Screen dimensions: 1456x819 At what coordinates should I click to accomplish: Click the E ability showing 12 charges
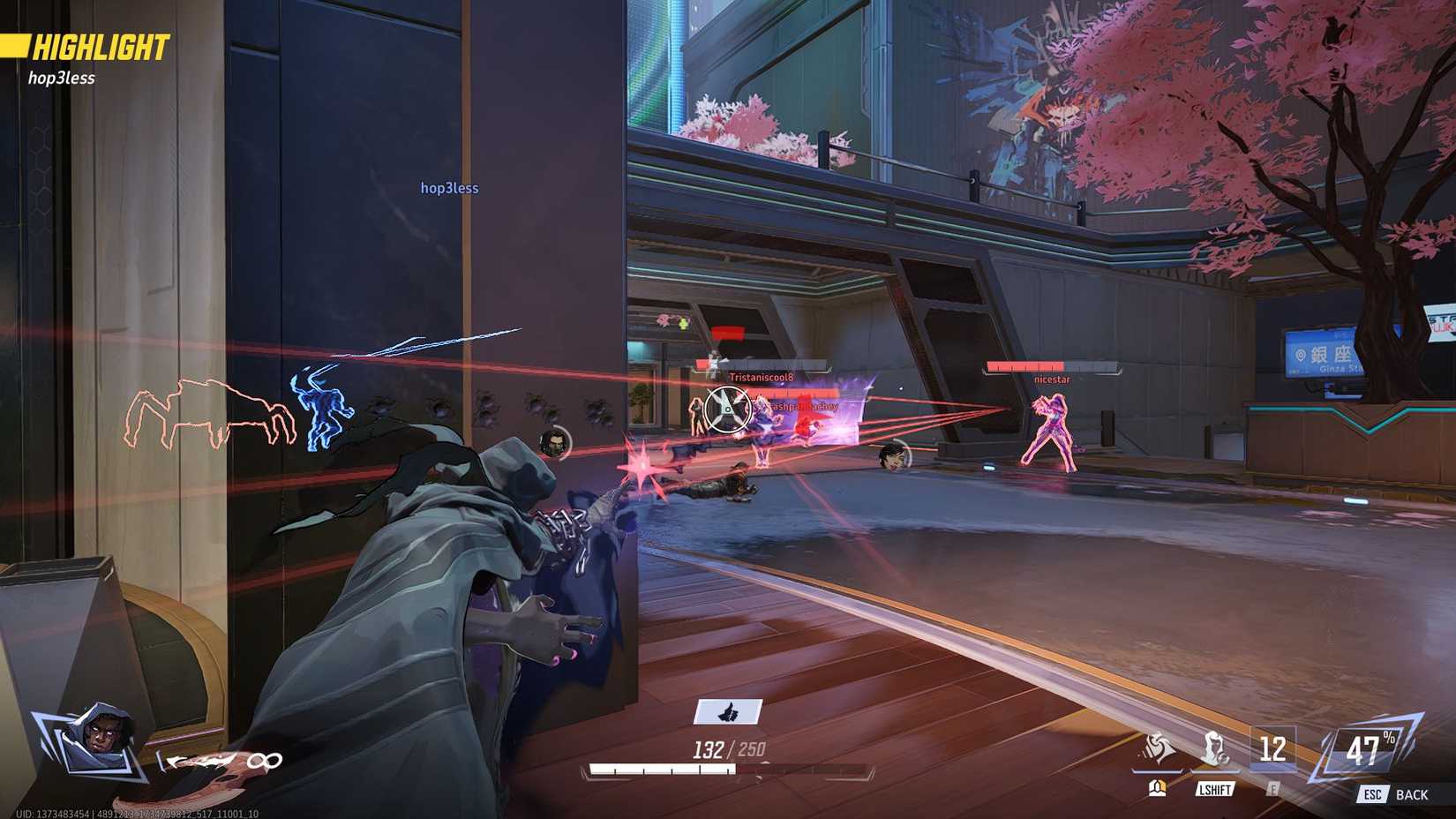click(x=1272, y=749)
